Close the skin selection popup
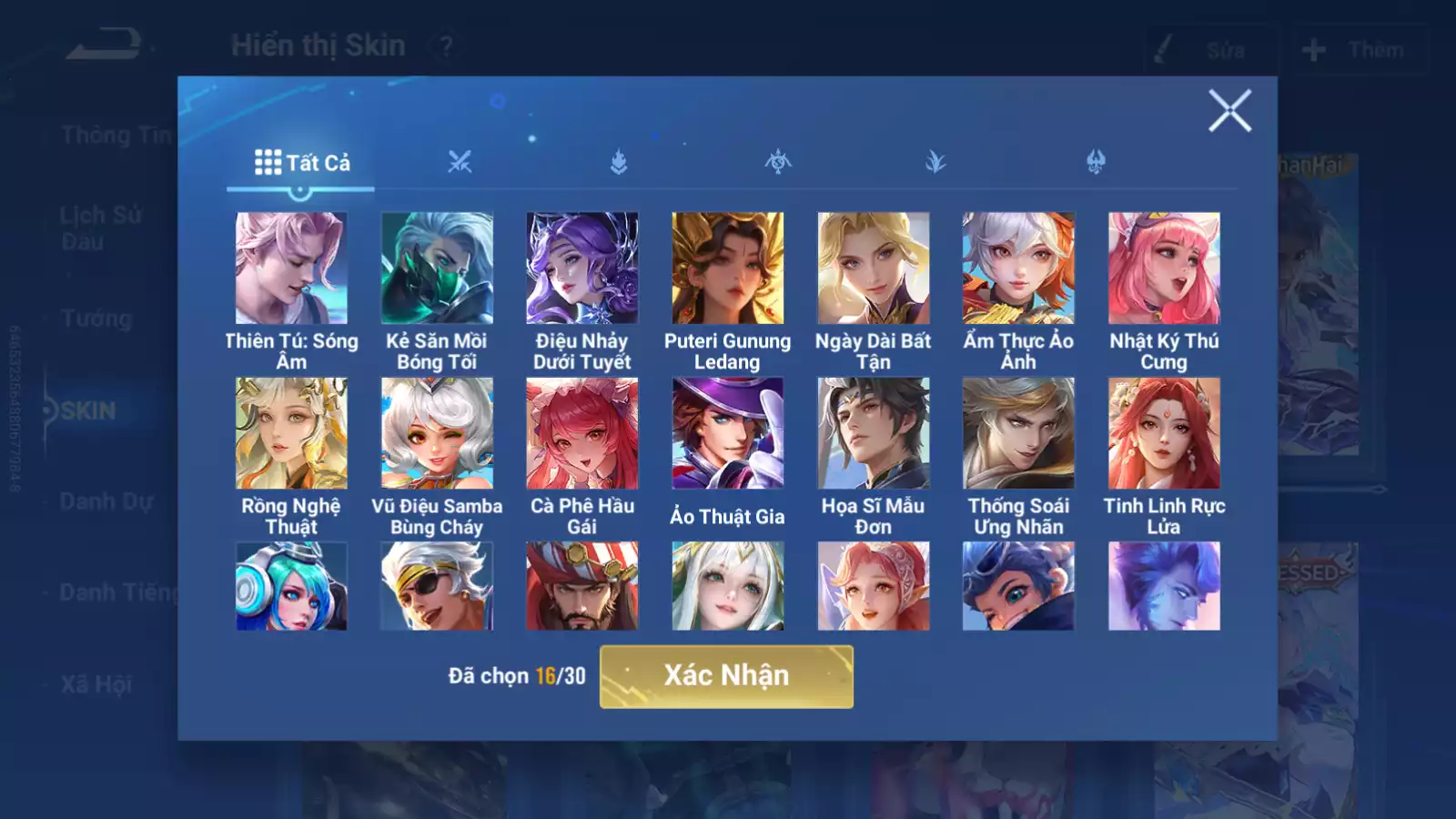The width and height of the screenshot is (1456, 819). (1229, 111)
